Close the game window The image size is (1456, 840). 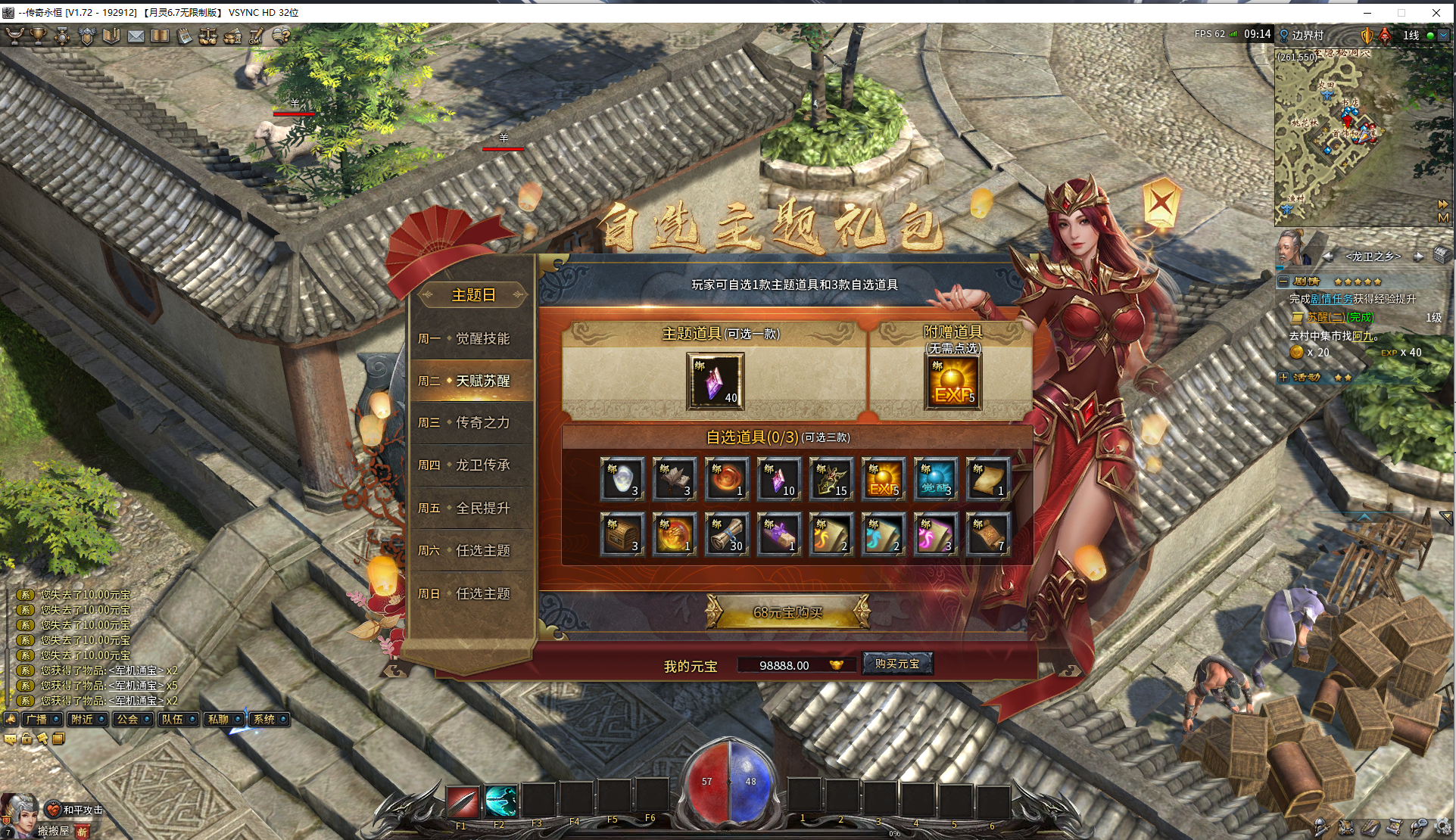(1436, 12)
